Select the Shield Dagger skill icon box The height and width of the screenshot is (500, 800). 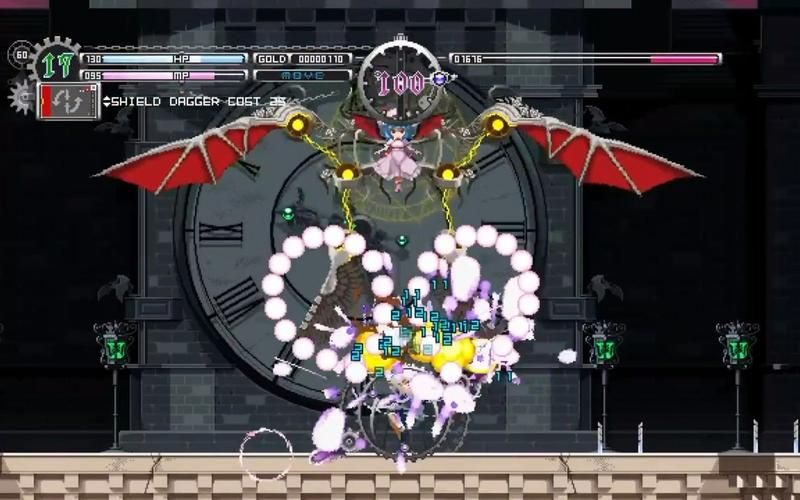click(x=68, y=101)
